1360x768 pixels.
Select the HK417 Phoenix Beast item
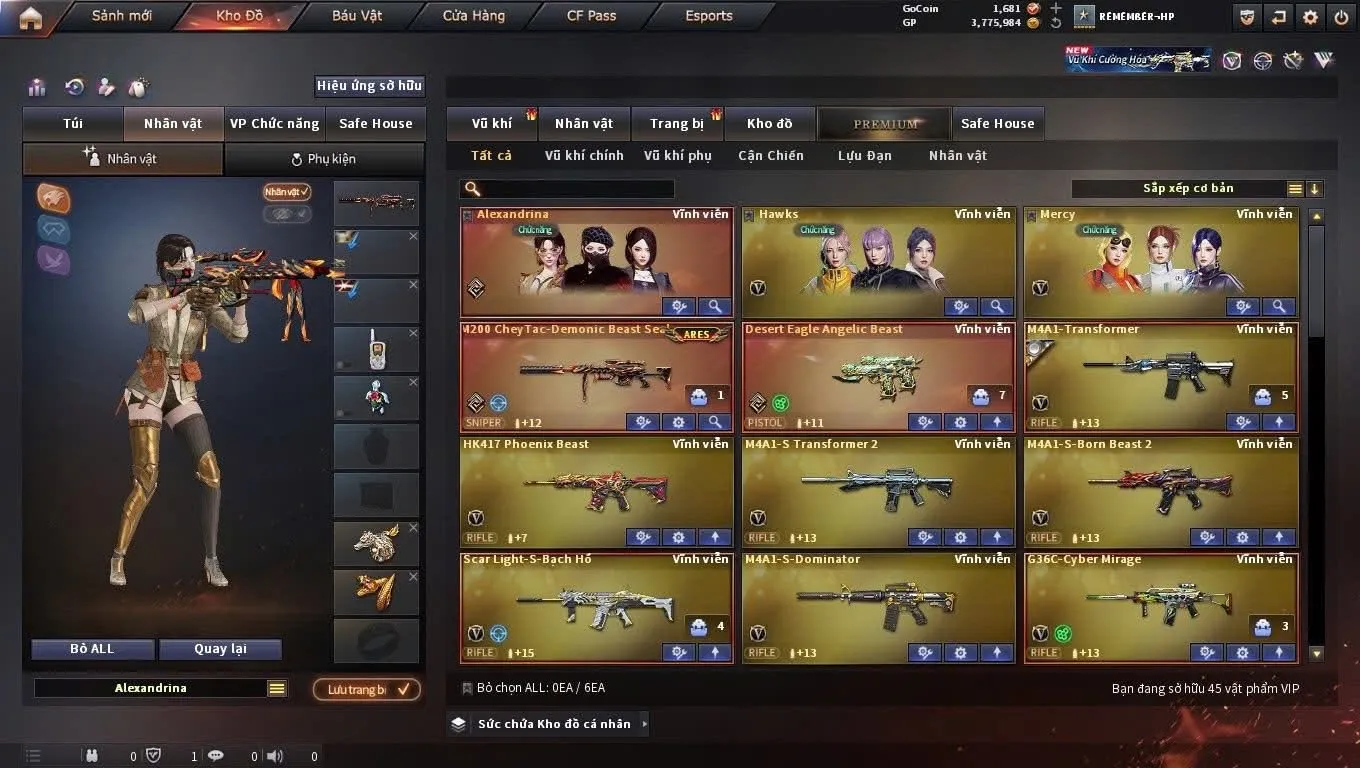tap(596, 488)
